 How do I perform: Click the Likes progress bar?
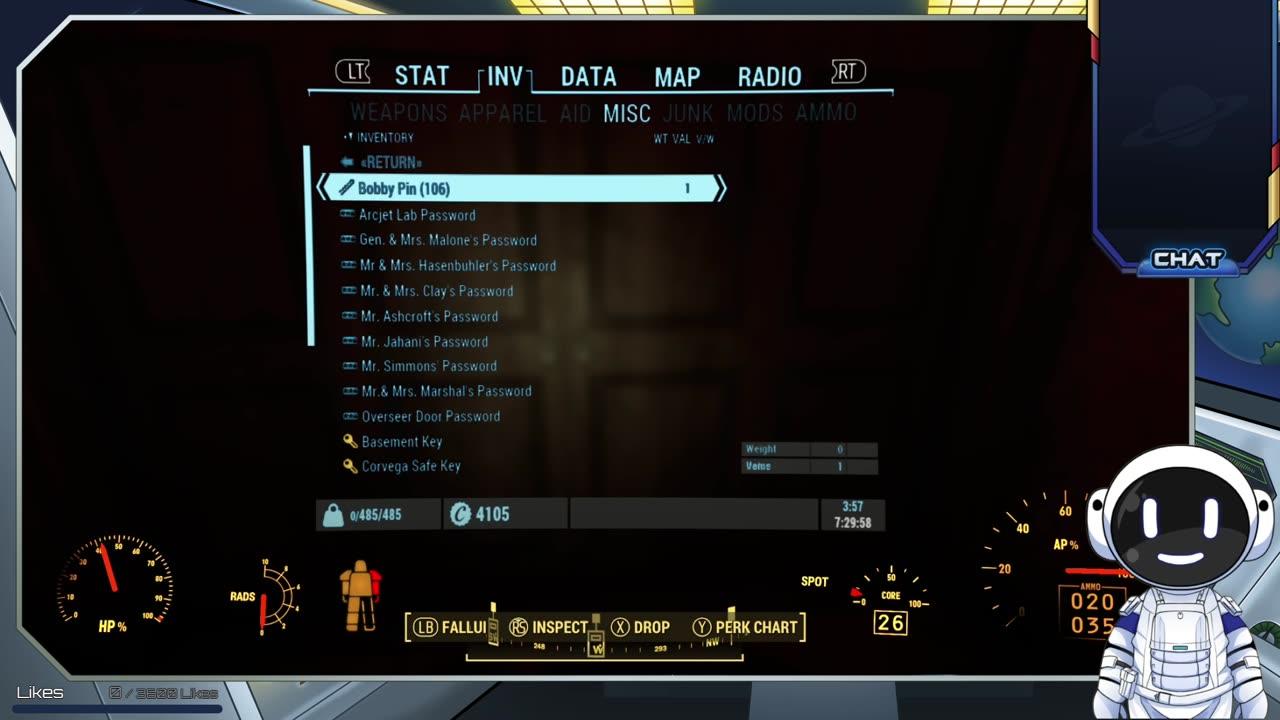(x=118, y=708)
